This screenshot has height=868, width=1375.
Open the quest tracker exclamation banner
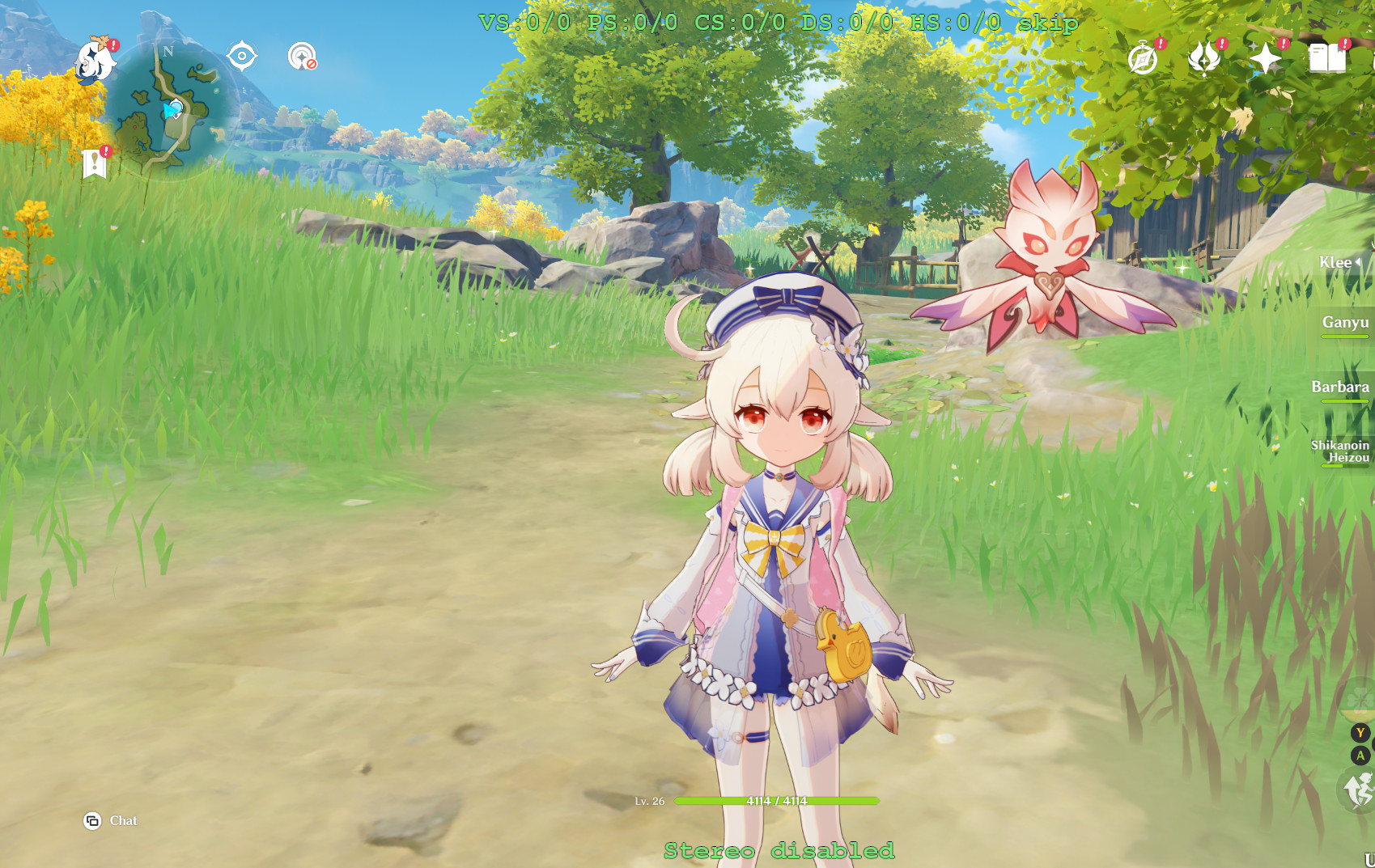(96, 159)
